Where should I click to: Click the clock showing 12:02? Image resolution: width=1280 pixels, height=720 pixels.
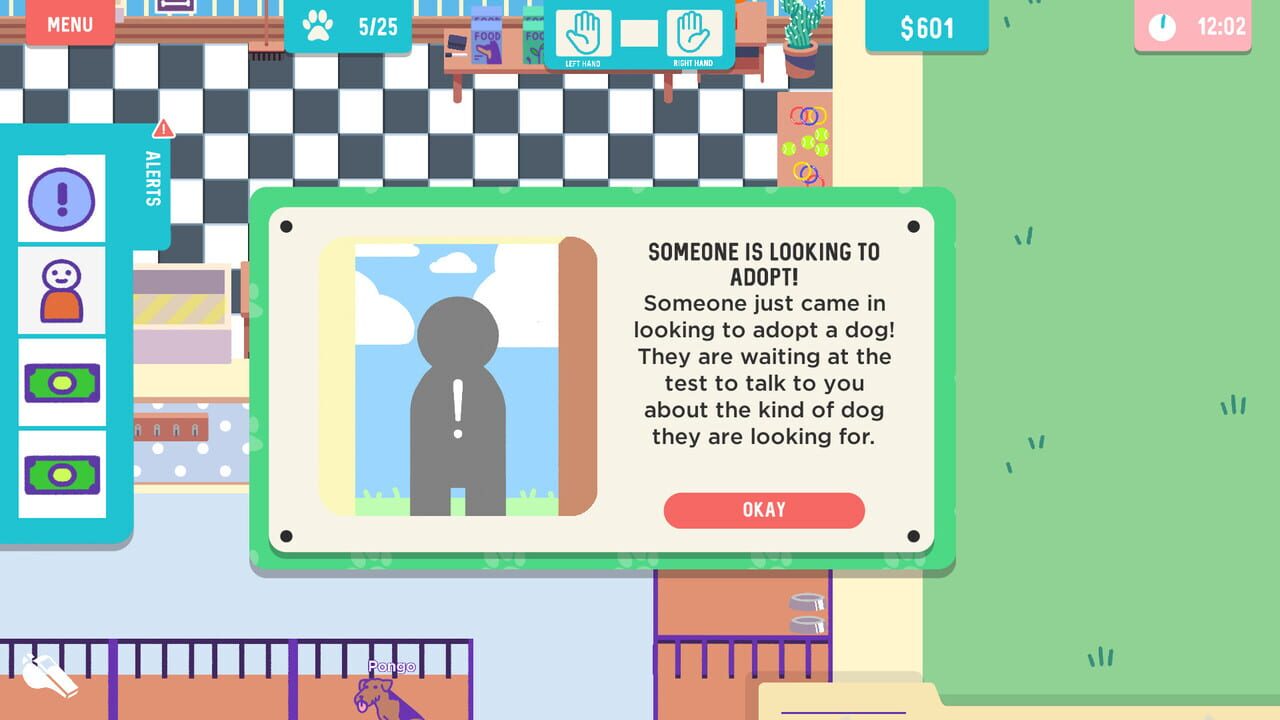coord(1190,26)
